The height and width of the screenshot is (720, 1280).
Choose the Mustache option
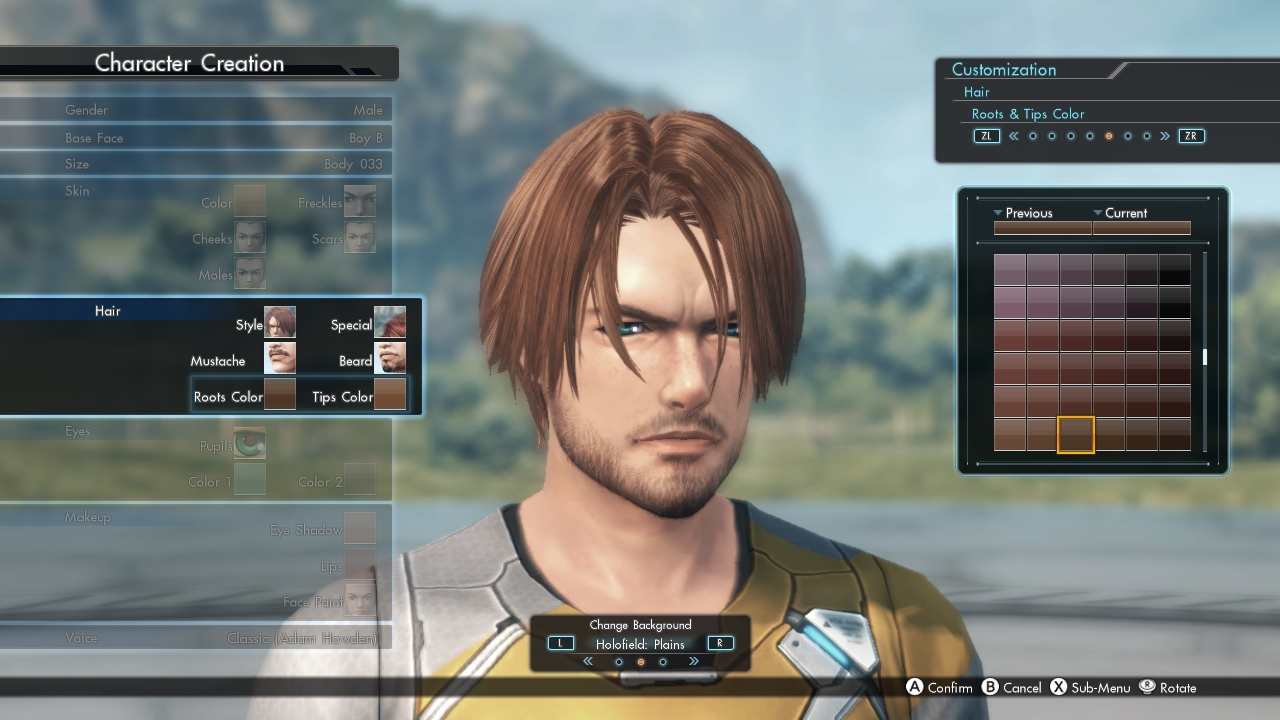279,359
